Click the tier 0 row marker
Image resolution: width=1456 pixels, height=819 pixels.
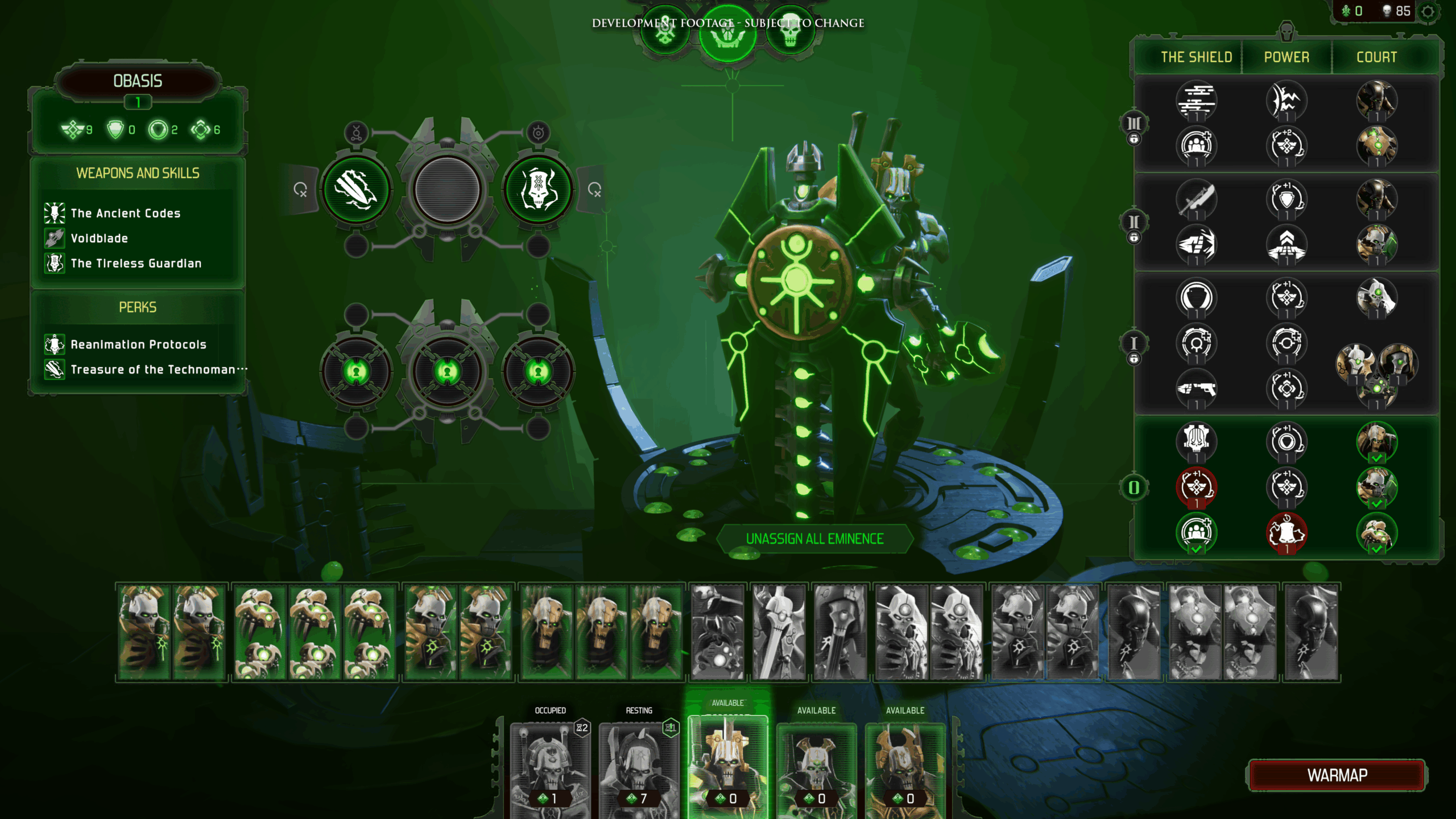[1134, 487]
